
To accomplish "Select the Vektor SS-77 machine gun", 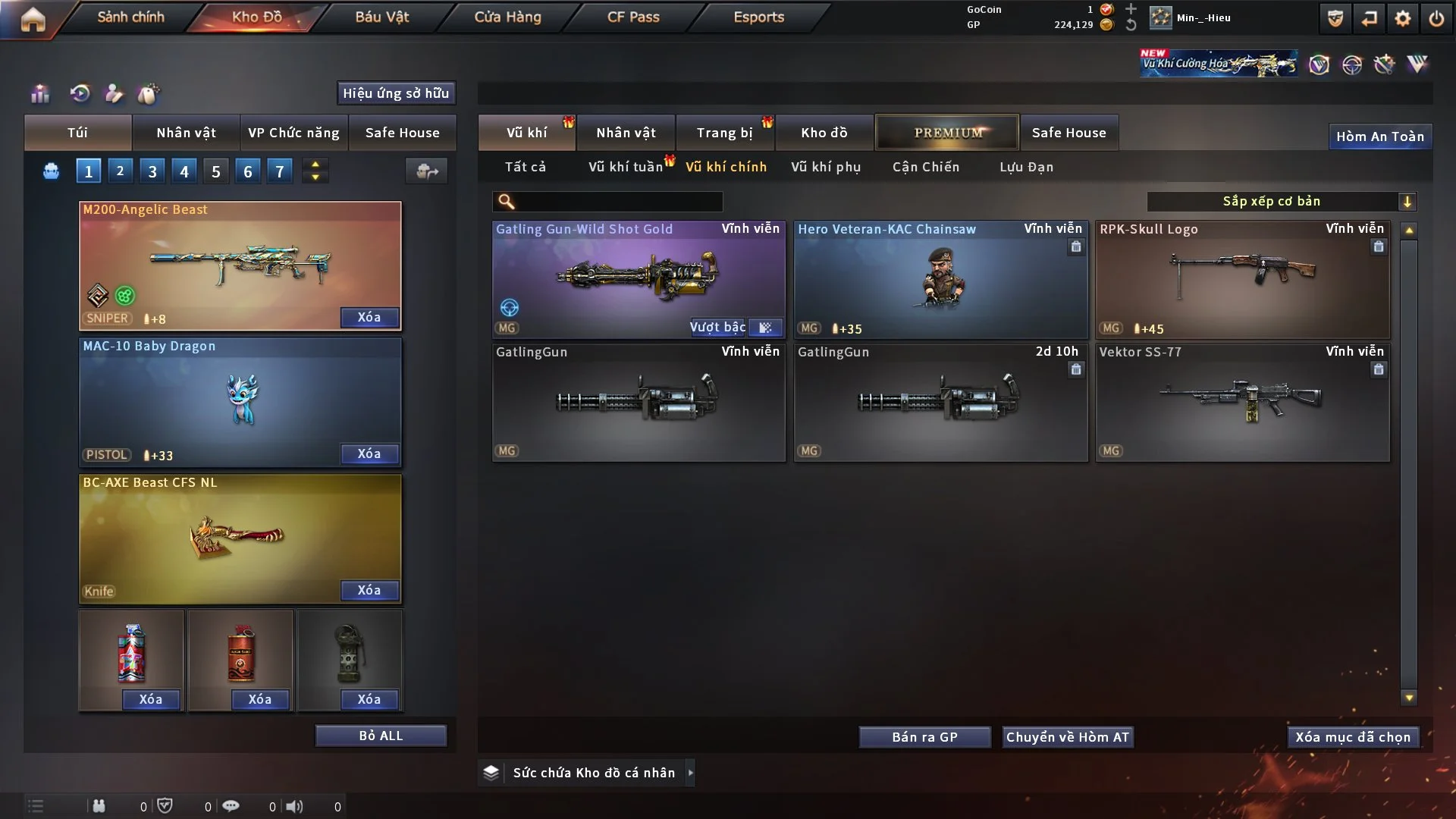I will 1242,402.
